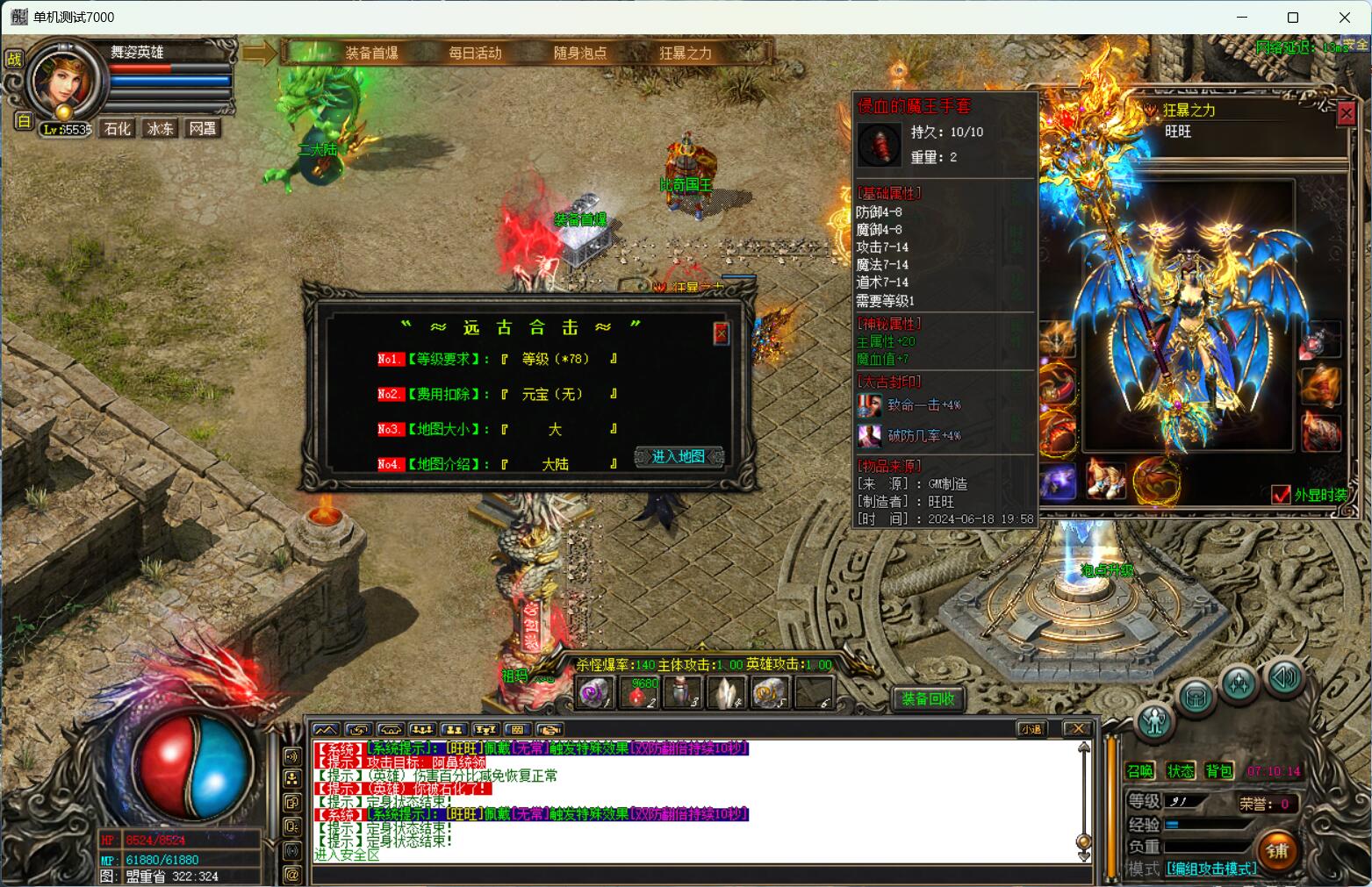Click the 装备回收 equipment recycle button
Viewport: 1372px width, 887px height.
[x=929, y=698]
